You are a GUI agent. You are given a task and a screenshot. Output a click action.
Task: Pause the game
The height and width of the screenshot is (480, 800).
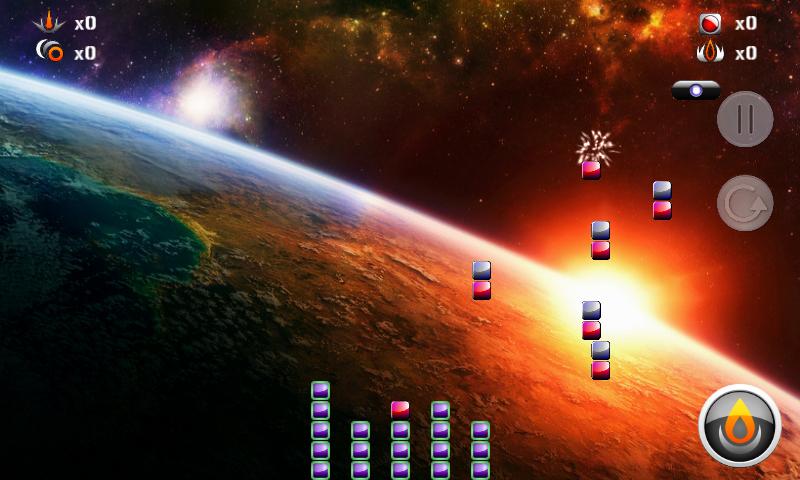(x=744, y=119)
